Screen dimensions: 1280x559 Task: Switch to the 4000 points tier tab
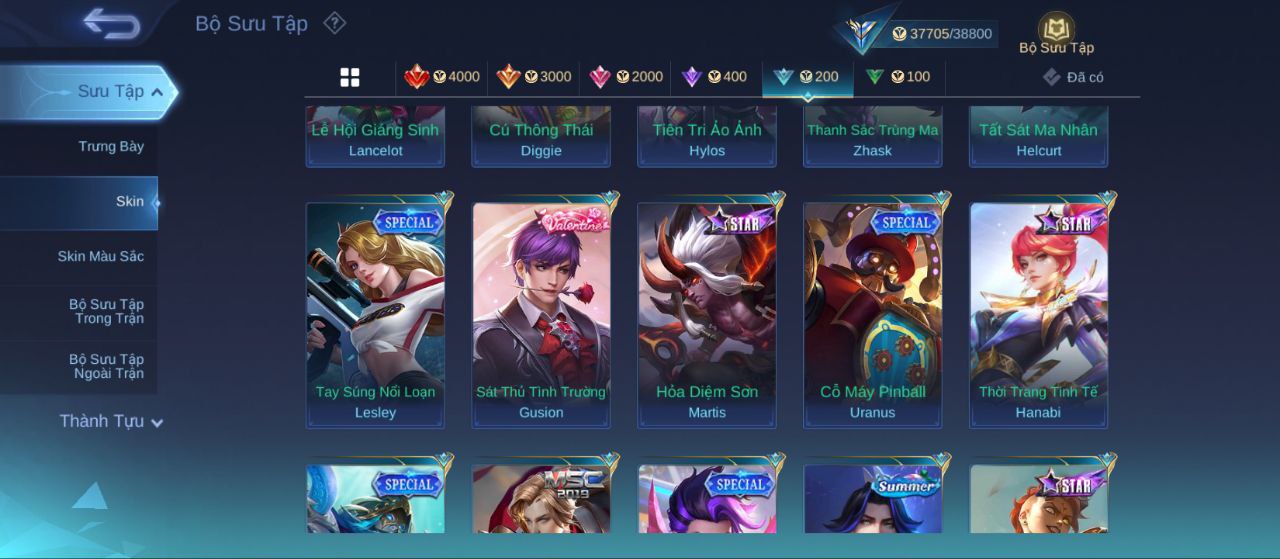441,77
